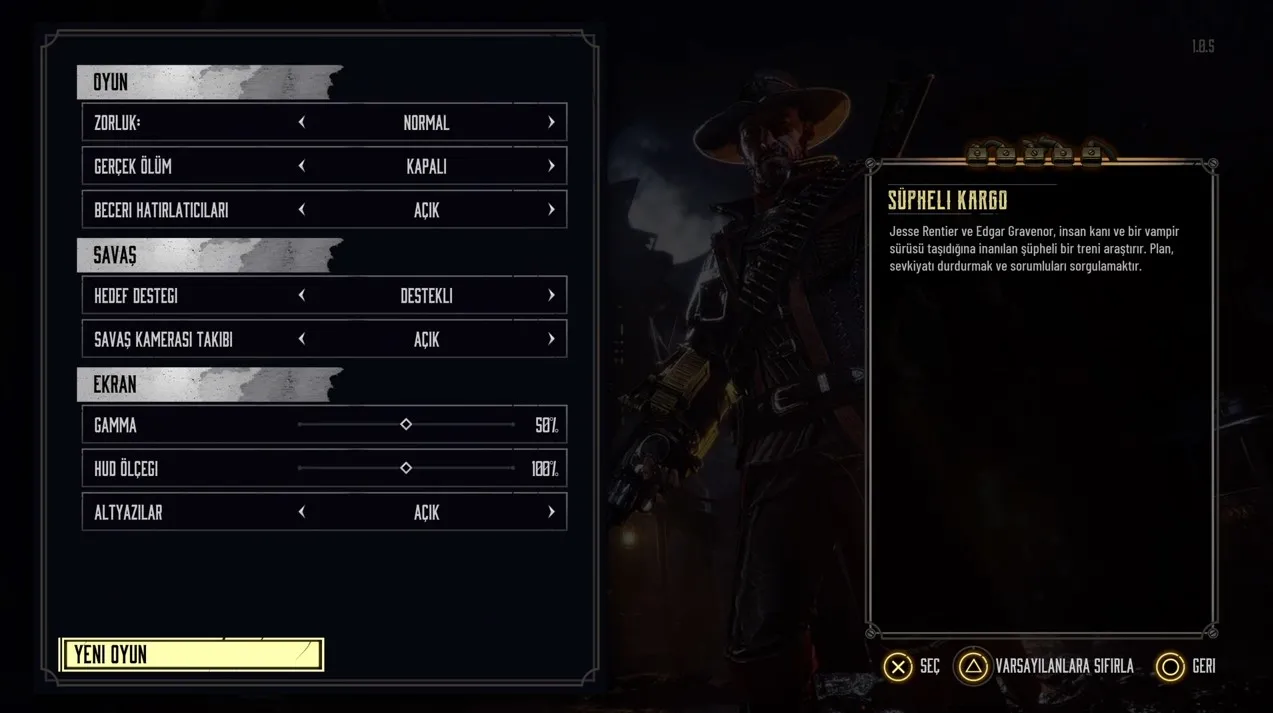The height and width of the screenshot is (713, 1273).
Task: Switch Beceri Hatırlatıcıları using its right arrow
Action: (551, 210)
